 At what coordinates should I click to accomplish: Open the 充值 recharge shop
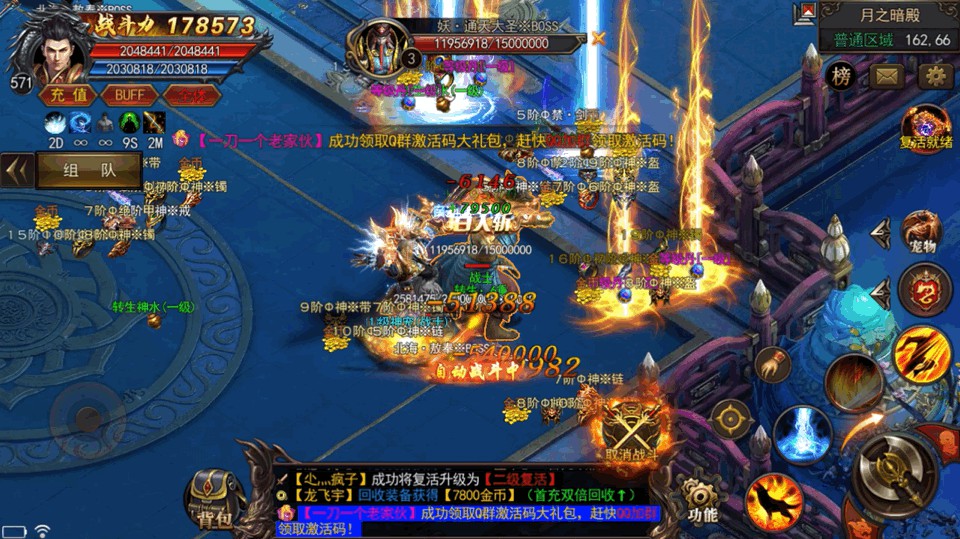point(69,95)
